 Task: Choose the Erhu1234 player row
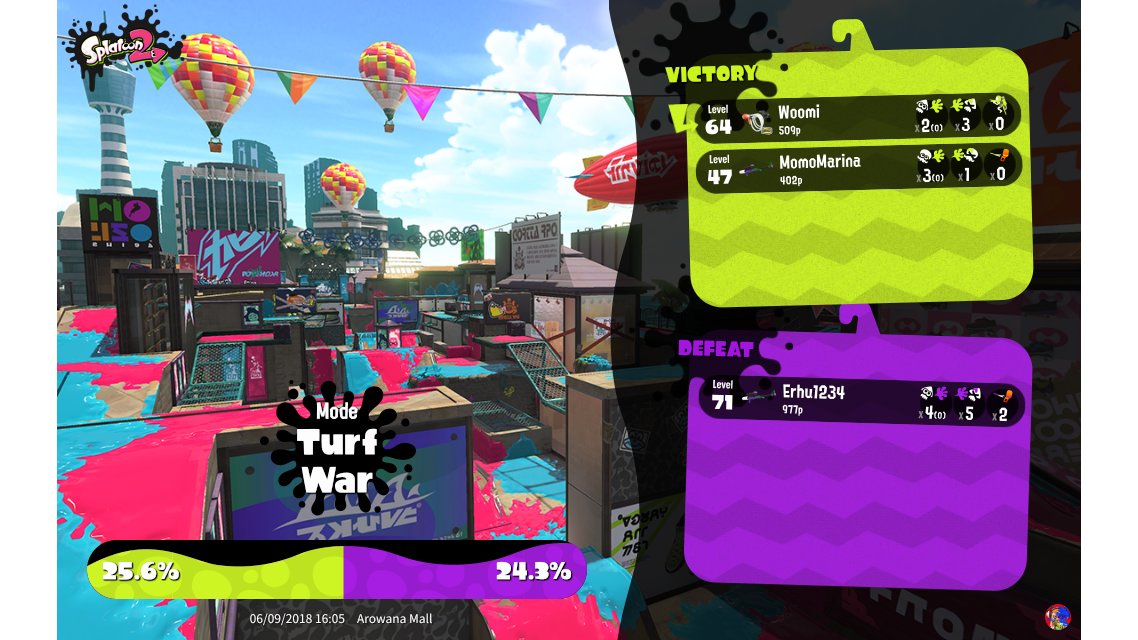858,399
